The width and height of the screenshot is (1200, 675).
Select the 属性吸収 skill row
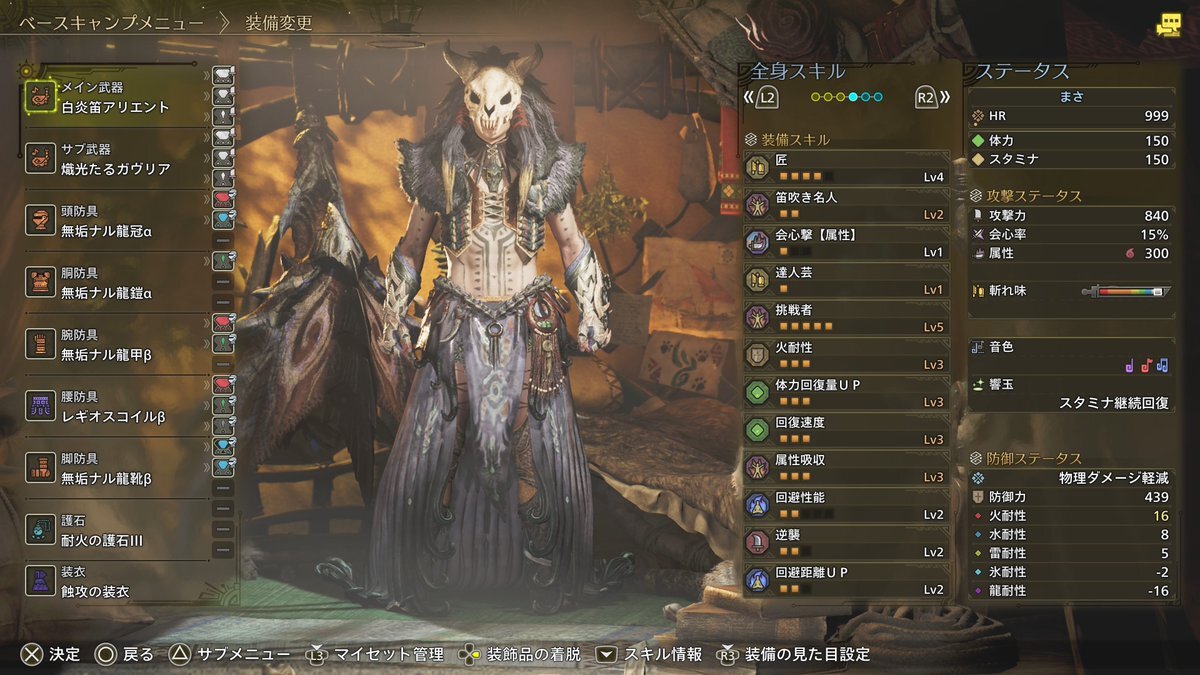click(x=846, y=467)
